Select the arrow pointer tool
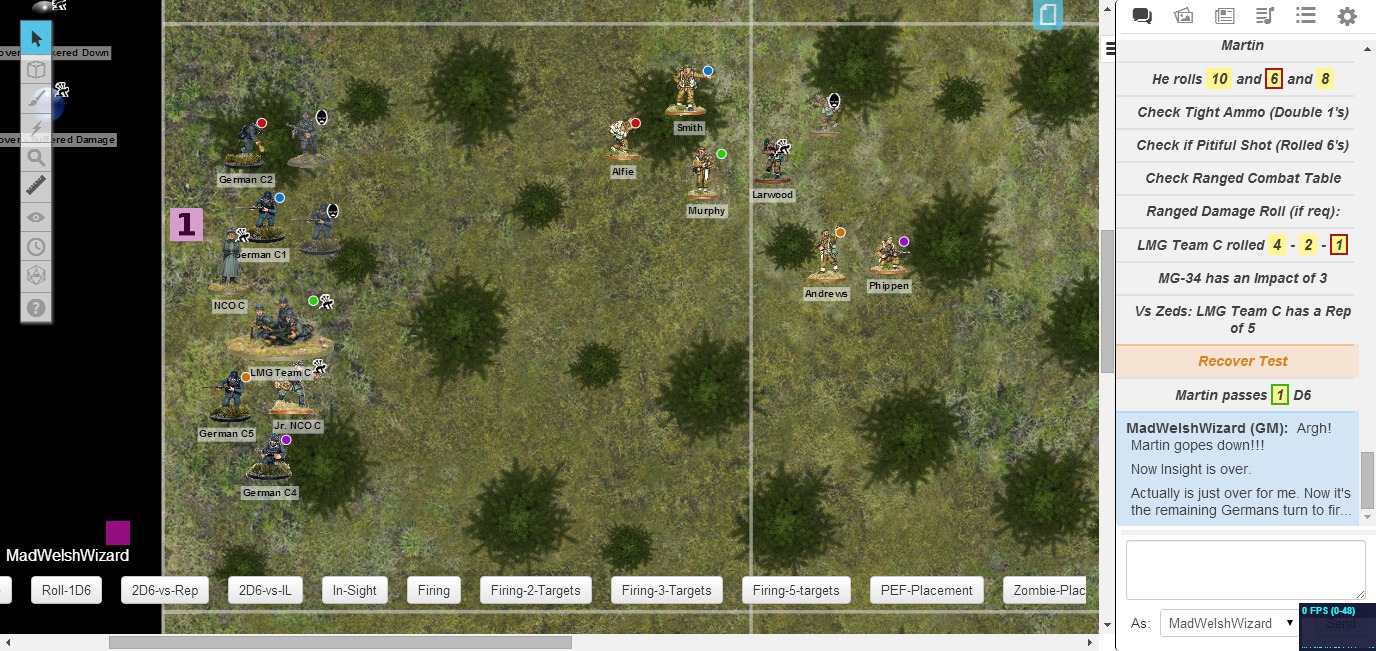The height and width of the screenshot is (651, 1376). 36,39
